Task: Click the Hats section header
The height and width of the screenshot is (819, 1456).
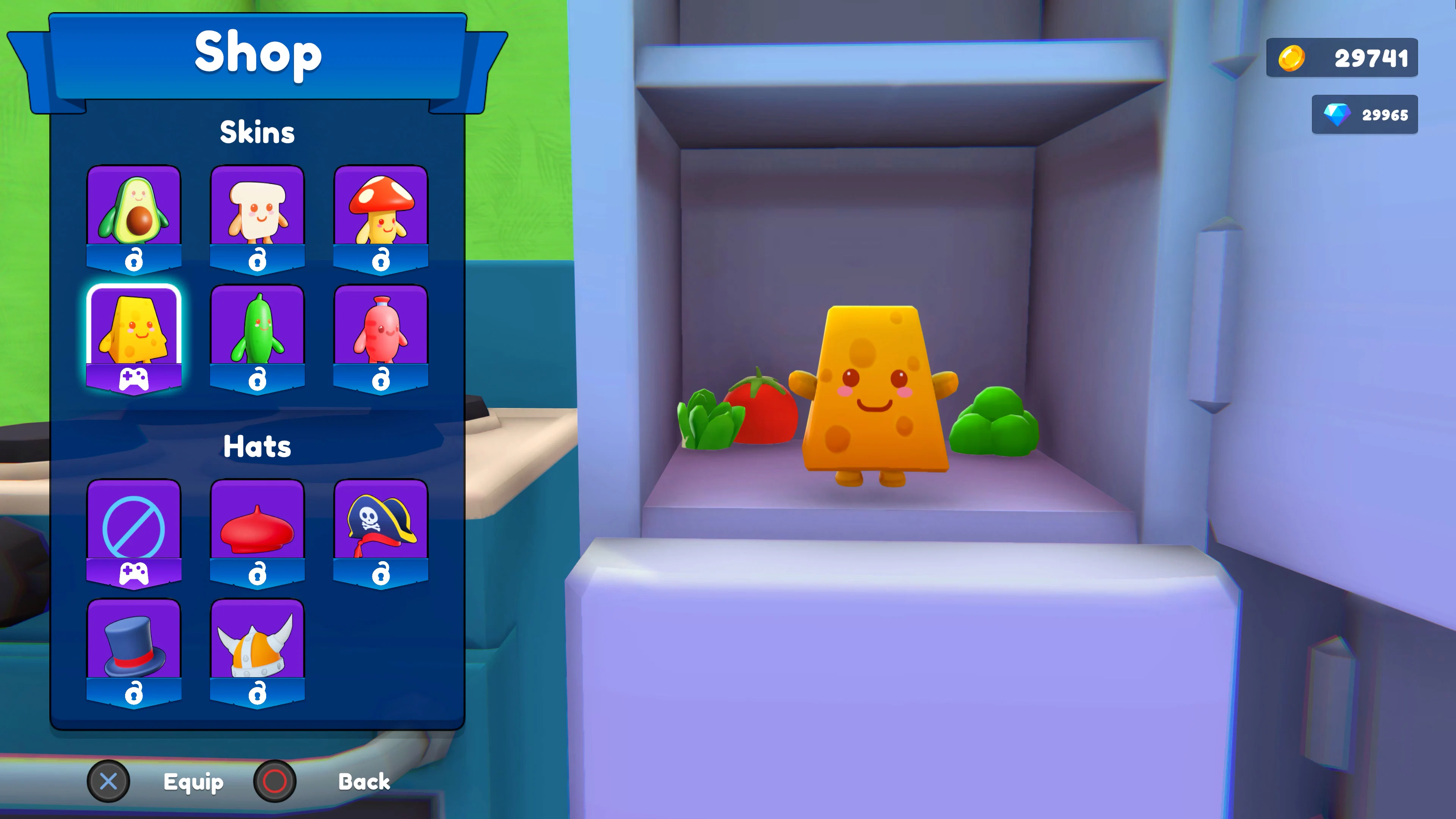Action: pyautogui.click(x=258, y=447)
